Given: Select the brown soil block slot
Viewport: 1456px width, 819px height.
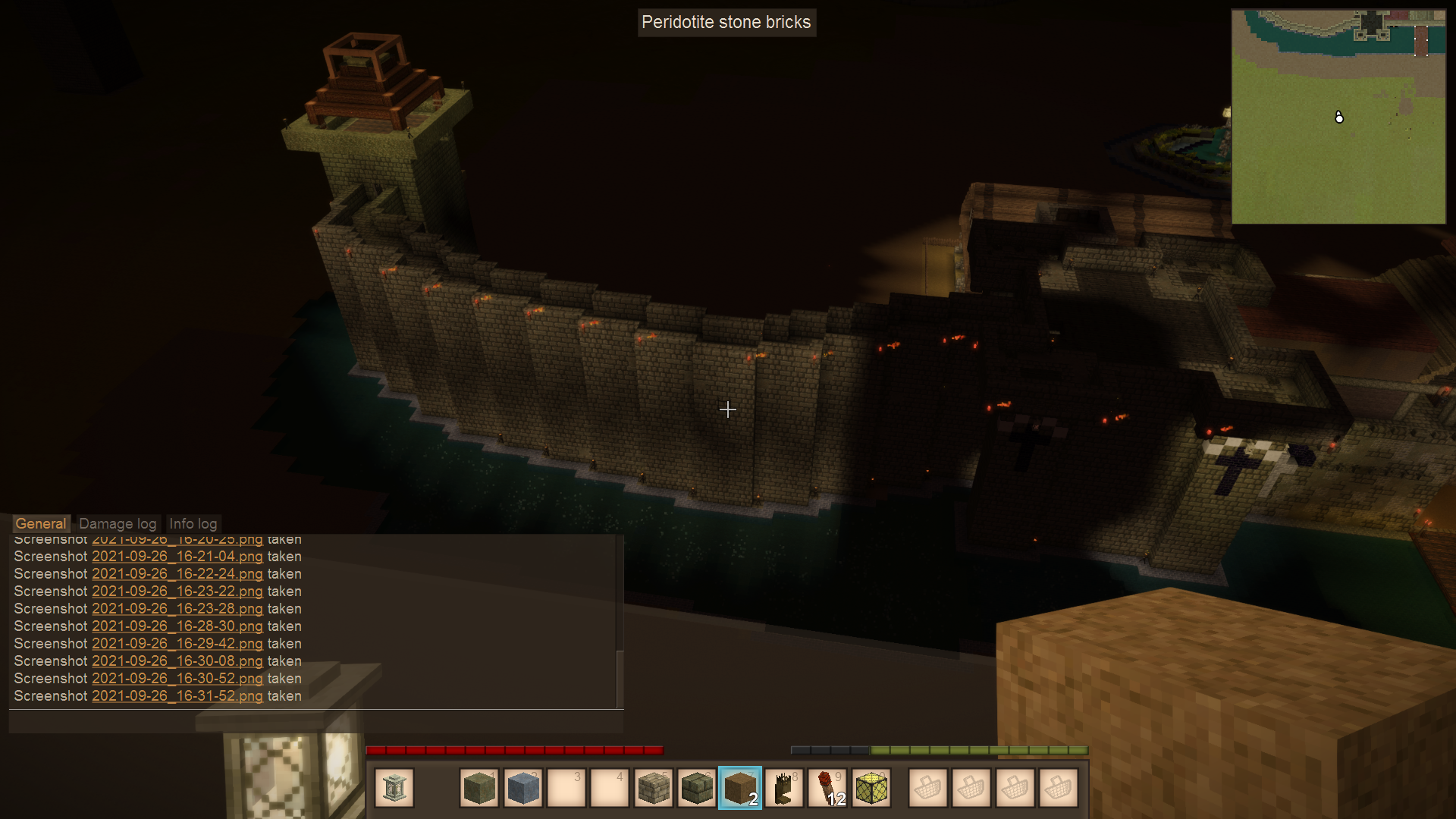Looking at the screenshot, I should 740,789.
